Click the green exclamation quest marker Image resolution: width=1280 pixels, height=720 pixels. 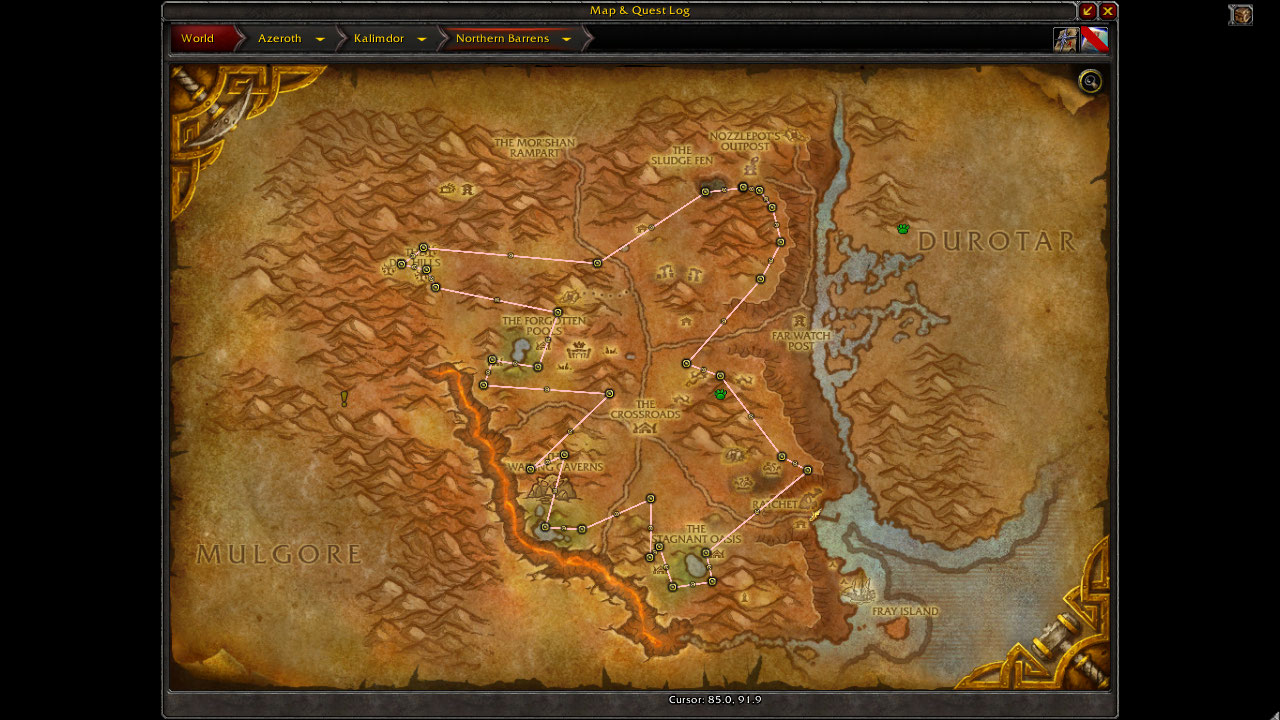[345, 399]
